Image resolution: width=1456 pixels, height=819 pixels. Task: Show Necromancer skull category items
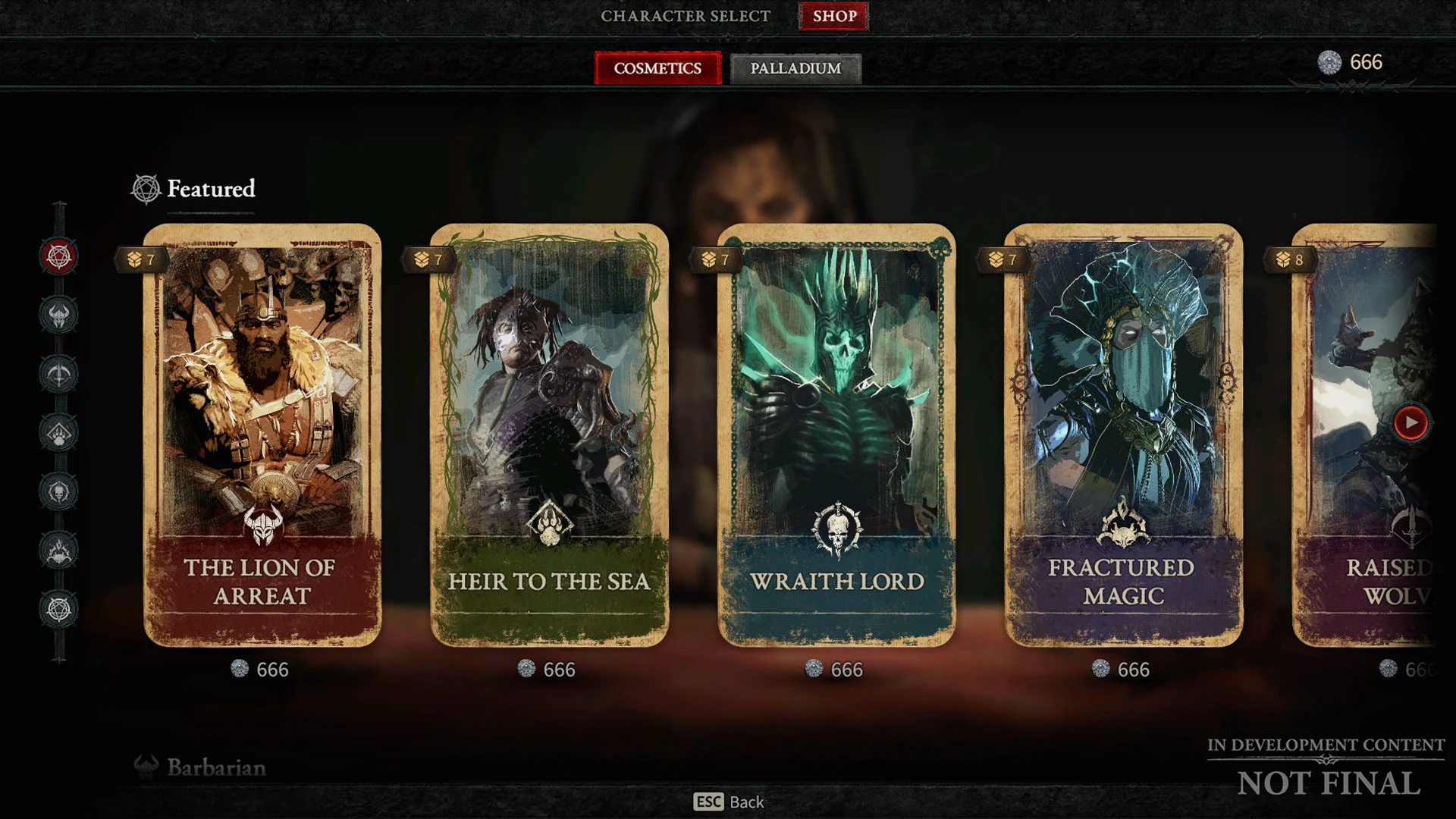(59, 491)
